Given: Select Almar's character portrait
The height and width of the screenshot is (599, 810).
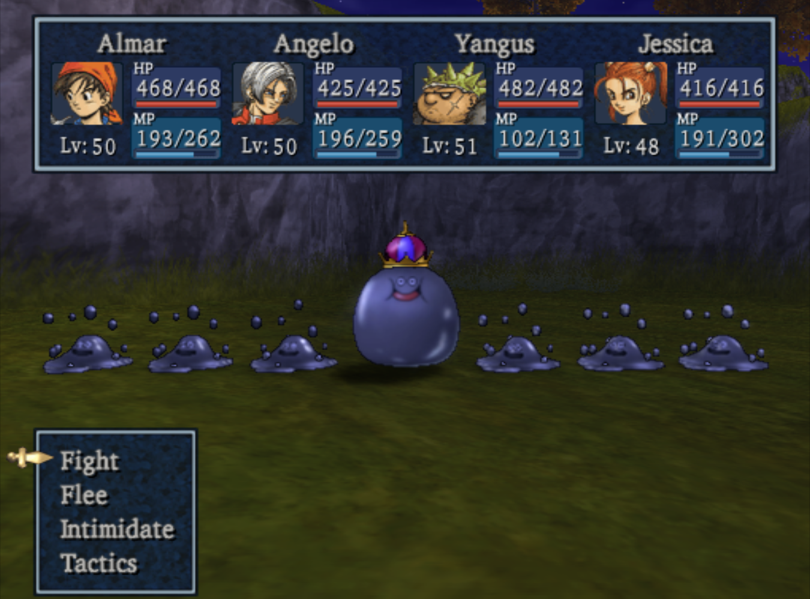Looking at the screenshot, I should point(87,94).
